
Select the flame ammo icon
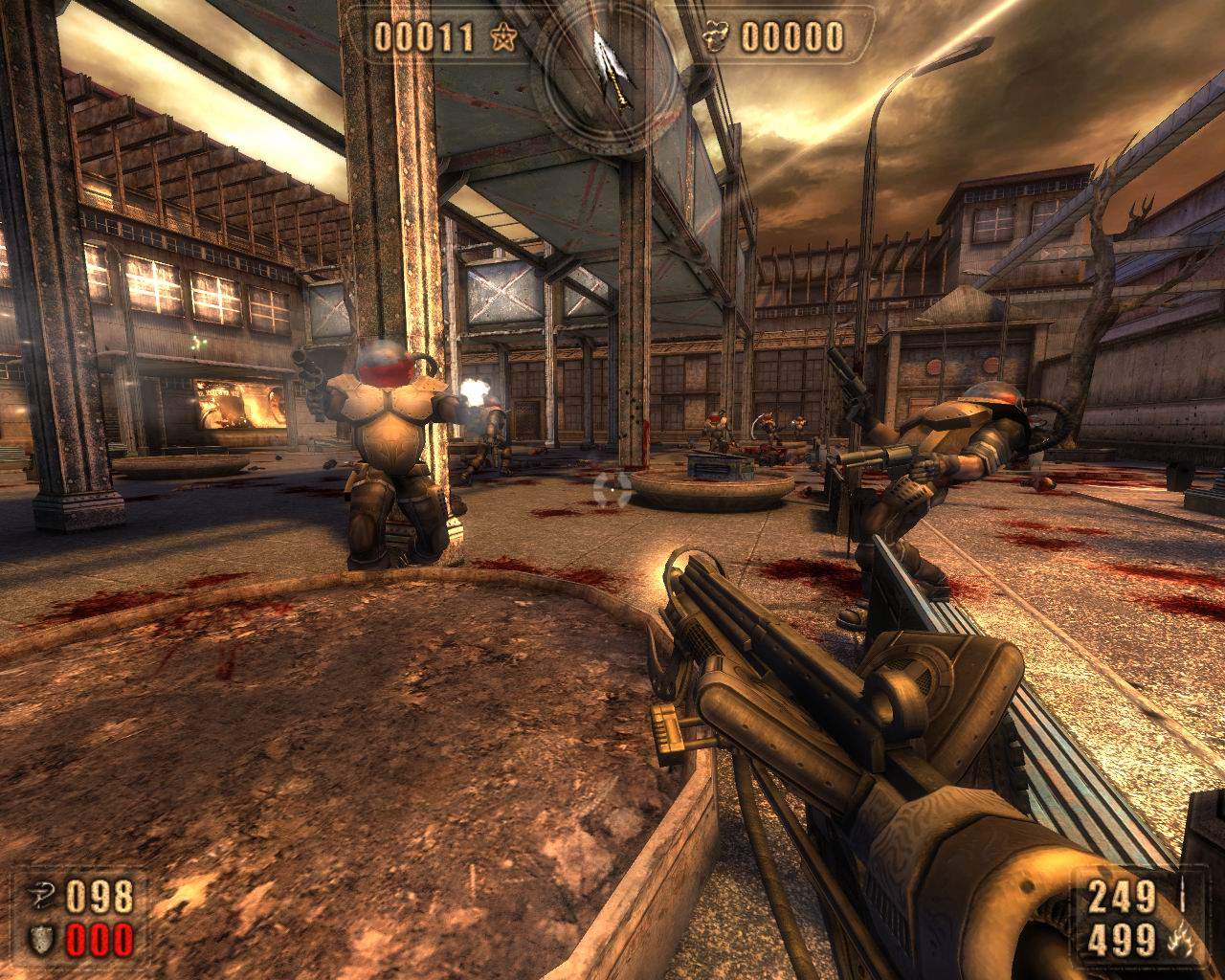click(1181, 939)
